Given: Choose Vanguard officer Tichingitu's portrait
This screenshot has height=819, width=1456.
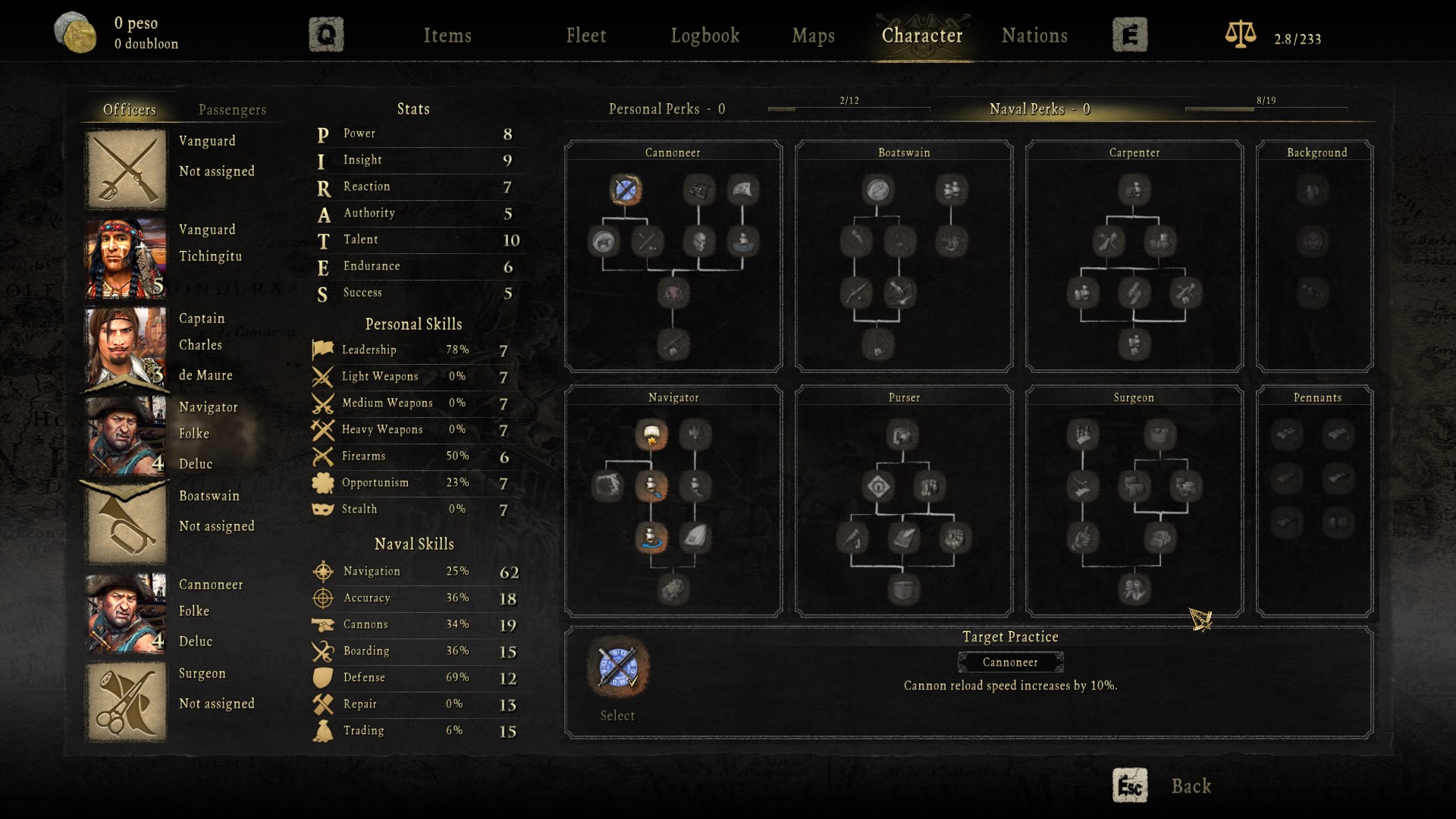Looking at the screenshot, I should click(126, 258).
